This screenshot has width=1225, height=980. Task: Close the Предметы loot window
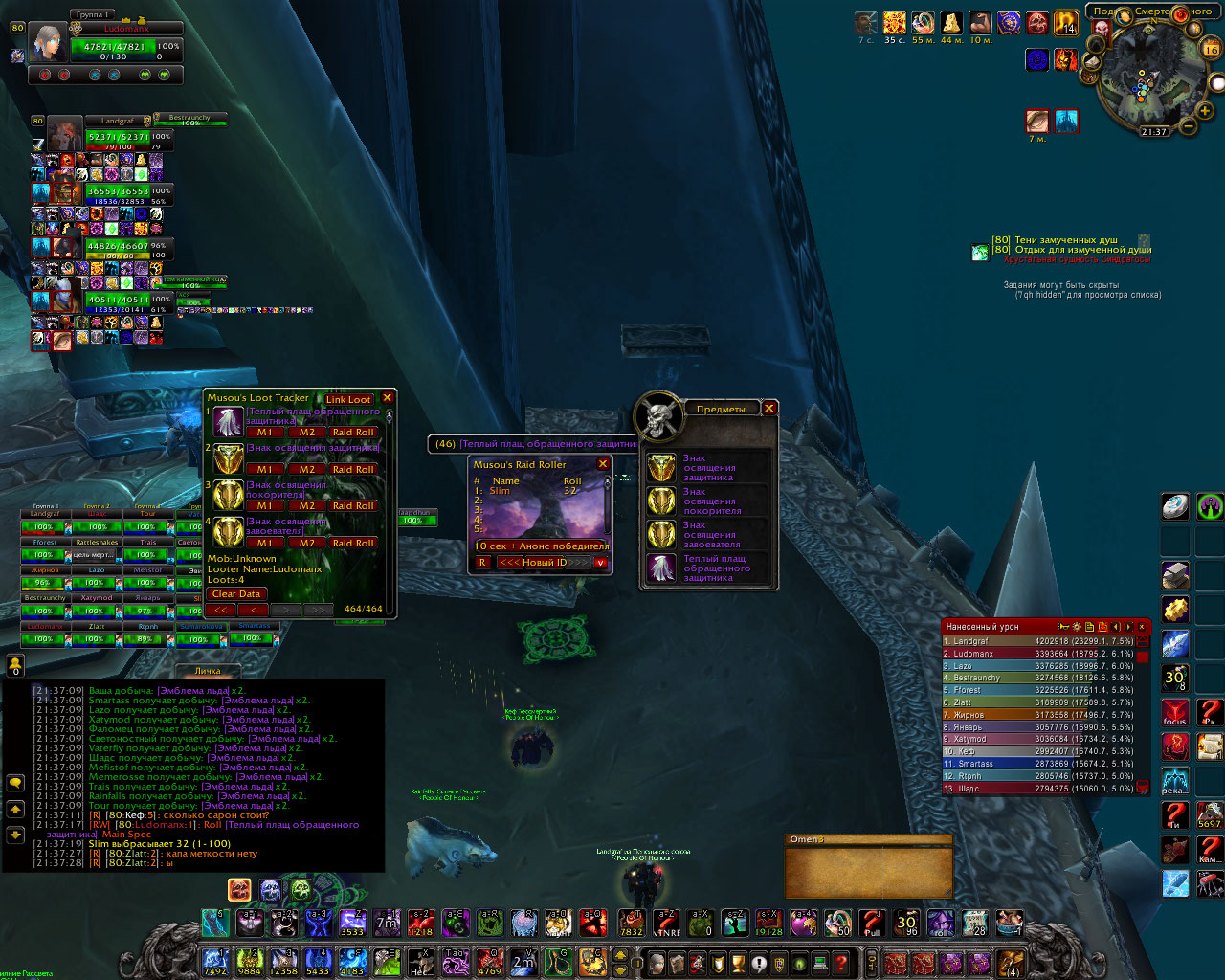pyautogui.click(x=768, y=408)
